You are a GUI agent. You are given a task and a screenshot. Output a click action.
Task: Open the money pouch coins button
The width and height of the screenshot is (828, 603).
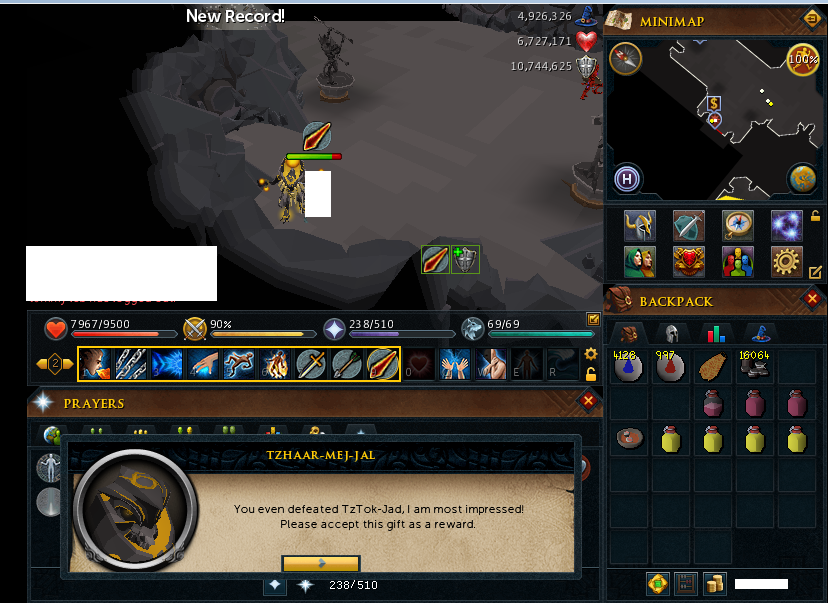(x=714, y=583)
